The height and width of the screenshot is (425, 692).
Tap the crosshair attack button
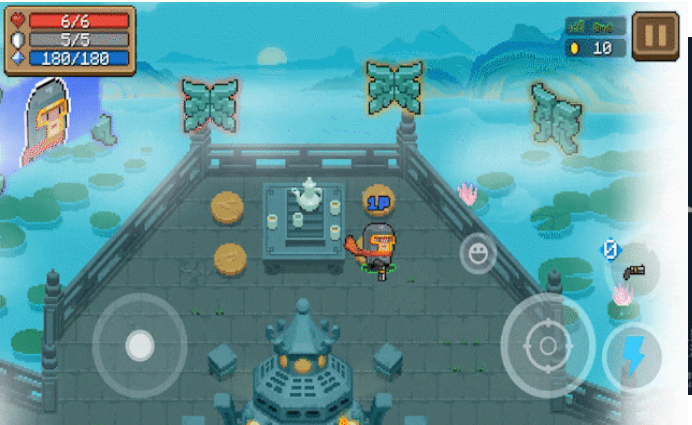(547, 346)
